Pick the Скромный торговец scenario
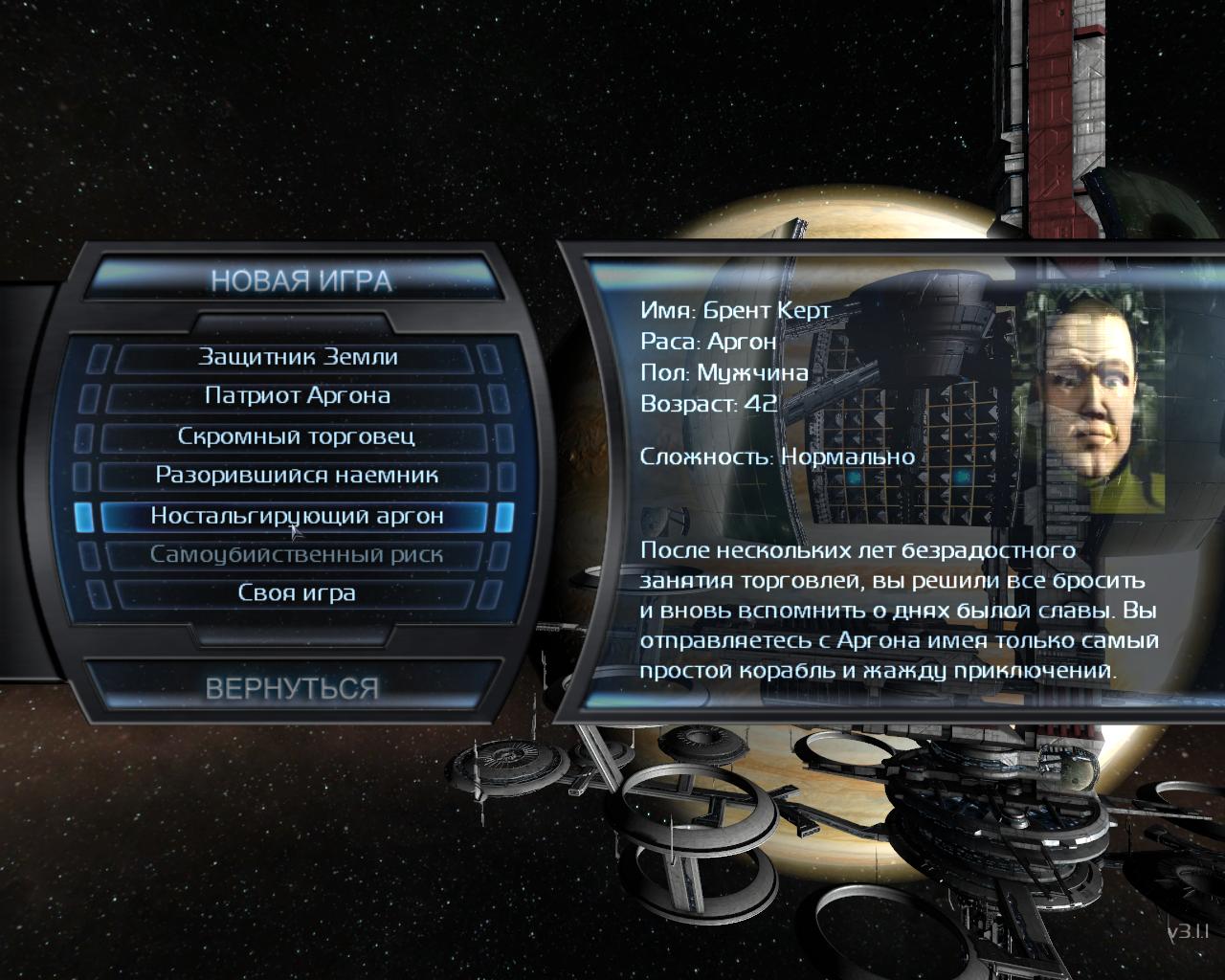 click(297, 436)
